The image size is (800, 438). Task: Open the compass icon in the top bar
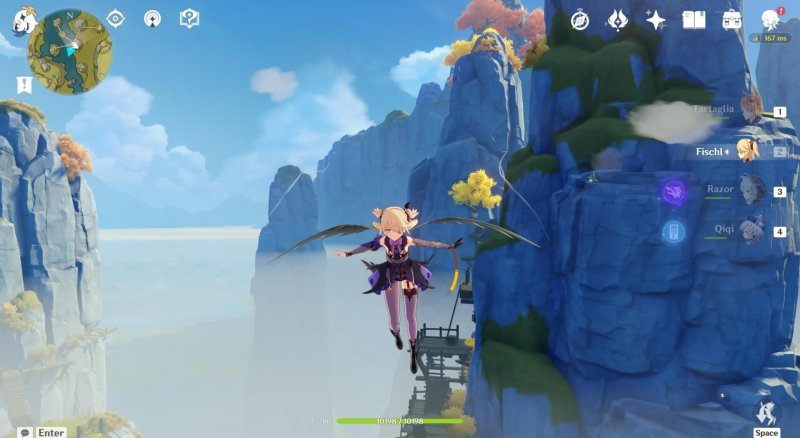(x=580, y=20)
